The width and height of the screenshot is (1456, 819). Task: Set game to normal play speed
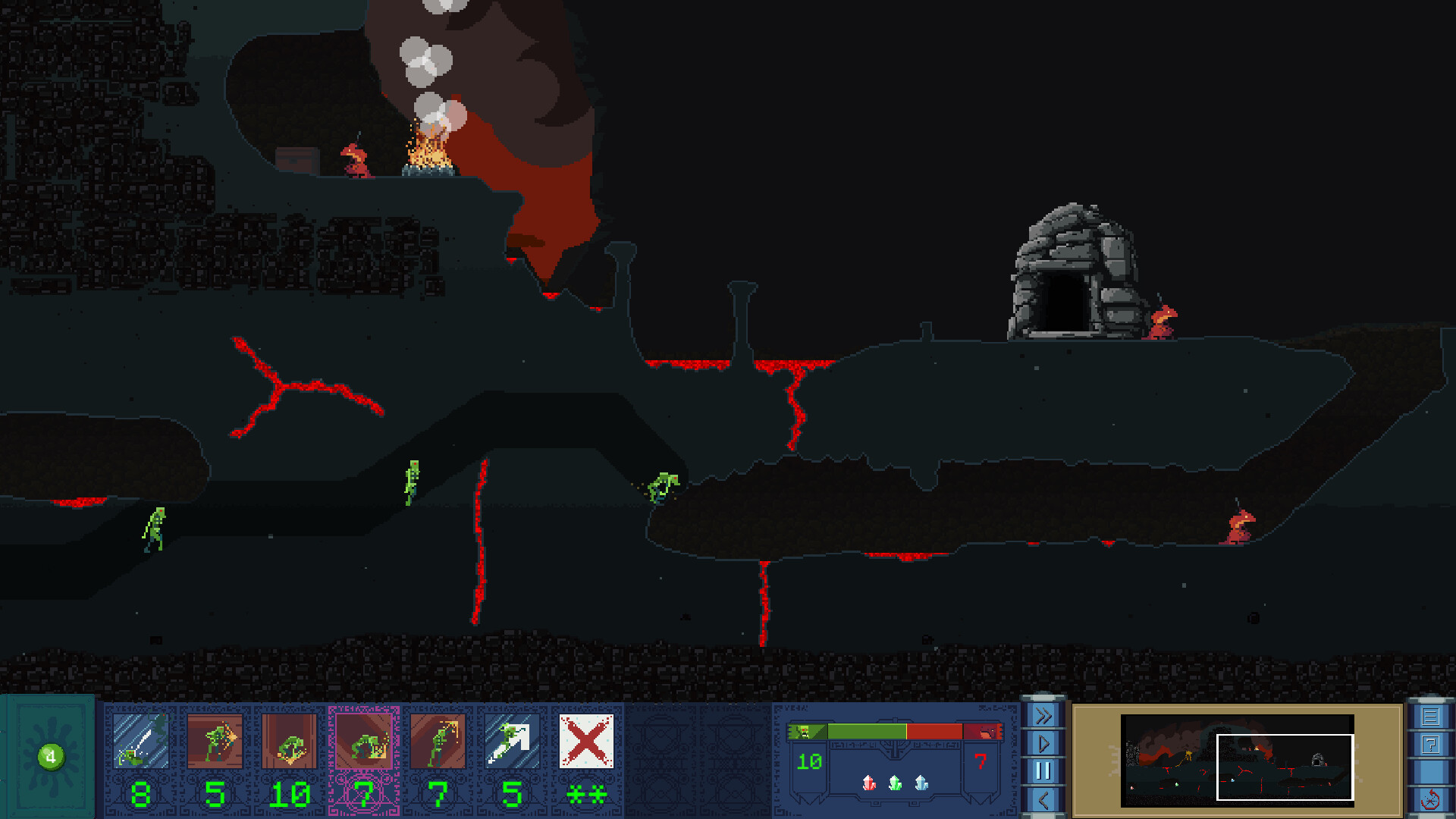[1043, 743]
